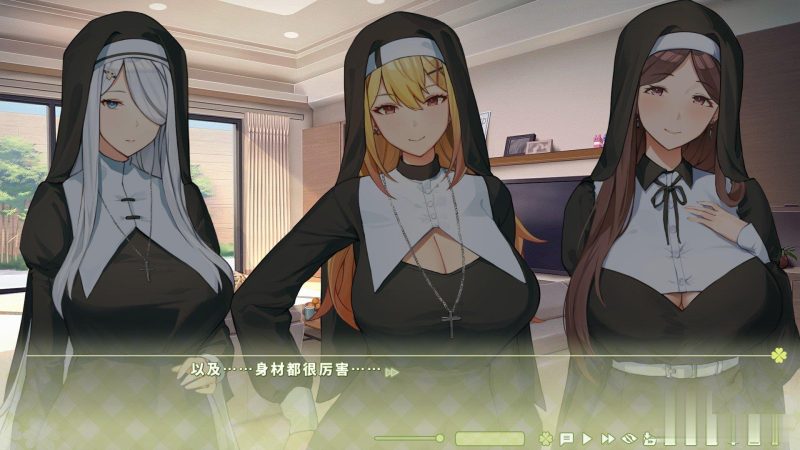The width and height of the screenshot is (800, 450).
Task: Advance dialogue via the arrow after the text
Action: click(x=393, y=372)
